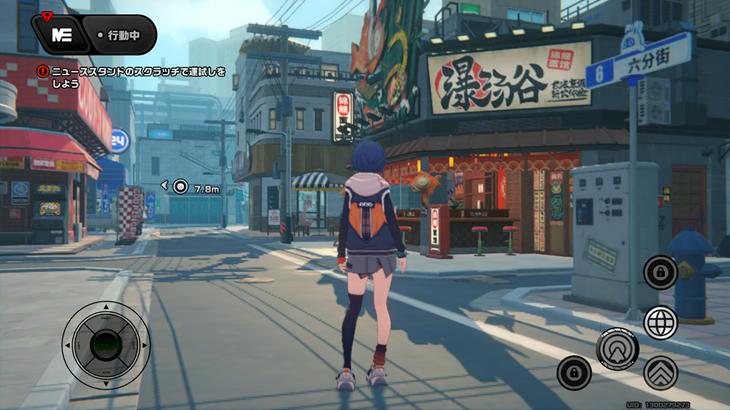Tap the globe icon button
The height and width of the screenshot is (410, 730).
(660, 322)
